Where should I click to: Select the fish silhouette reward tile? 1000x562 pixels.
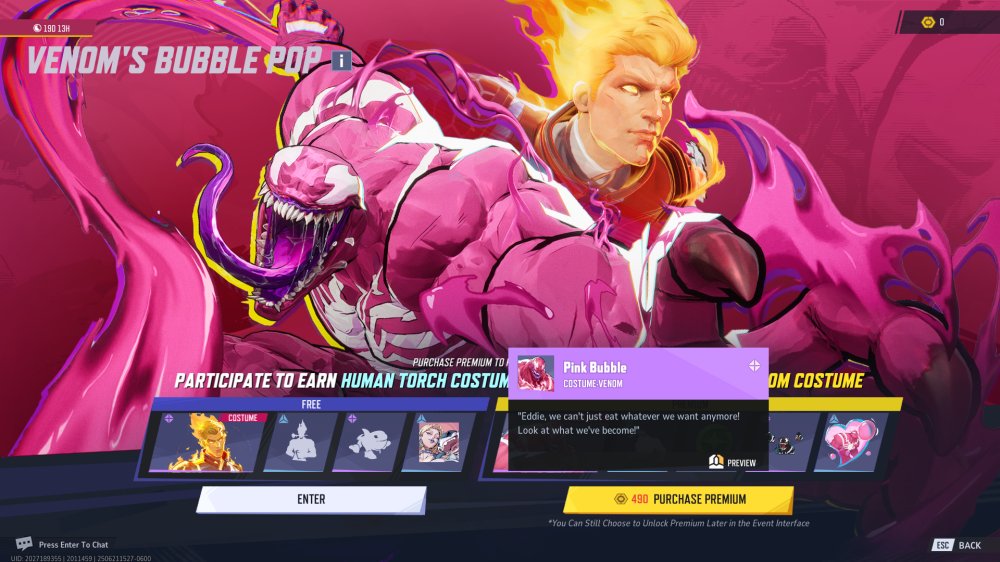[x=366, y=442]
